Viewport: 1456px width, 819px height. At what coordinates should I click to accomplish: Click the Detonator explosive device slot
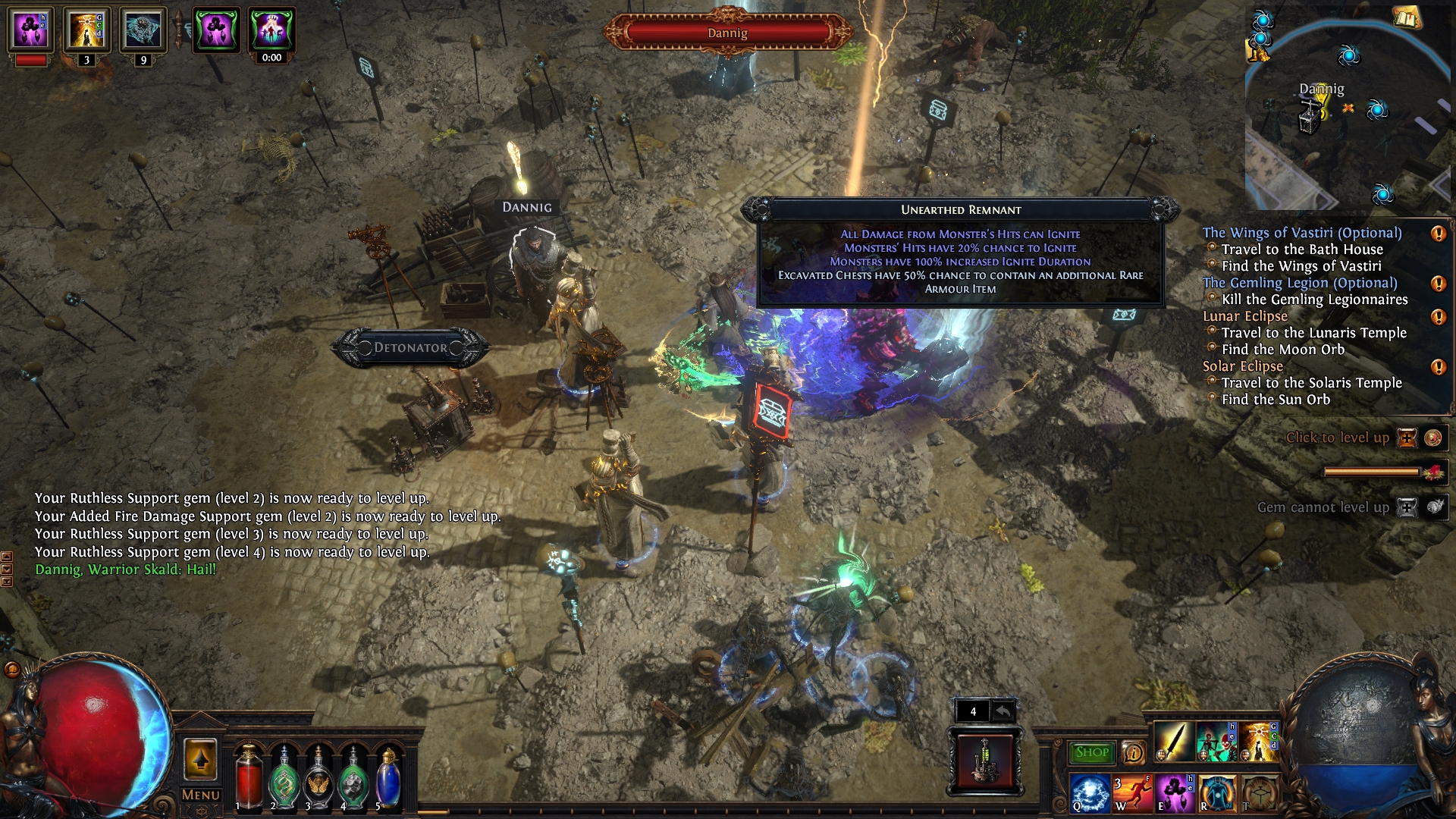click(x=985, y=759)
